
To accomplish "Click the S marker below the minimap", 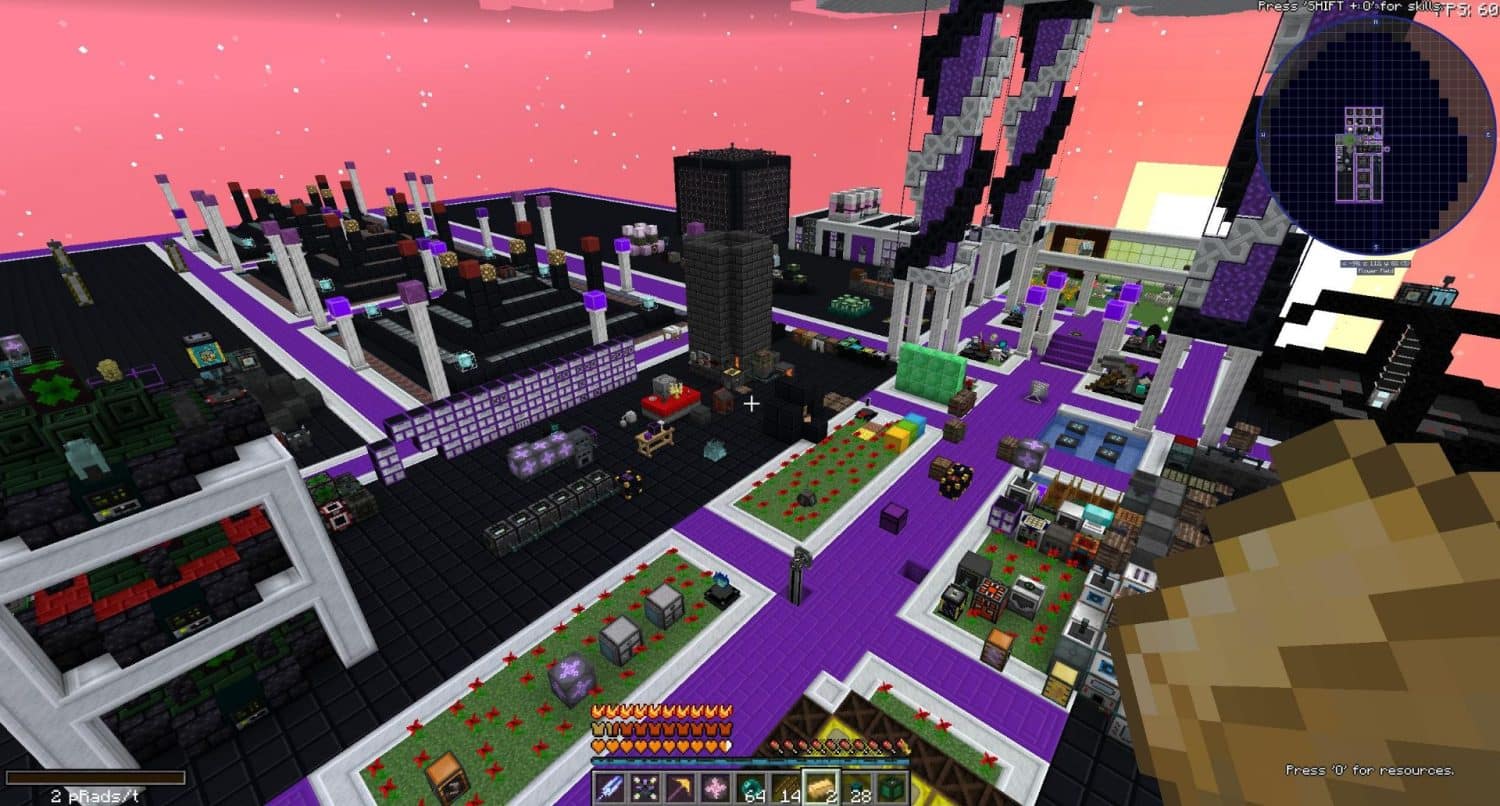I will tap(1375, 246).
